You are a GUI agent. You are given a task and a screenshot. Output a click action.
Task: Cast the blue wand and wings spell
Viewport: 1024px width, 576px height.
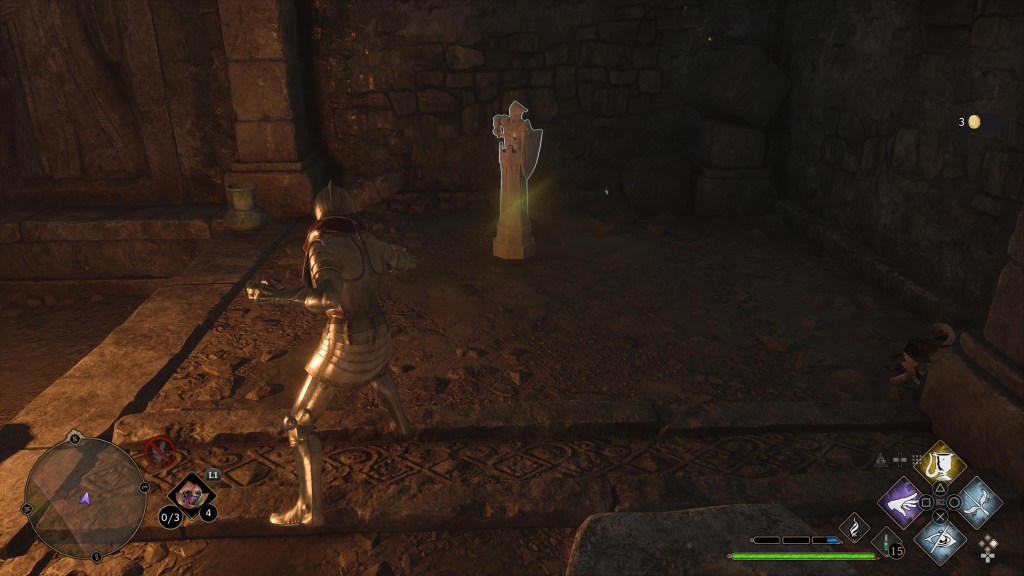(977, 500)
